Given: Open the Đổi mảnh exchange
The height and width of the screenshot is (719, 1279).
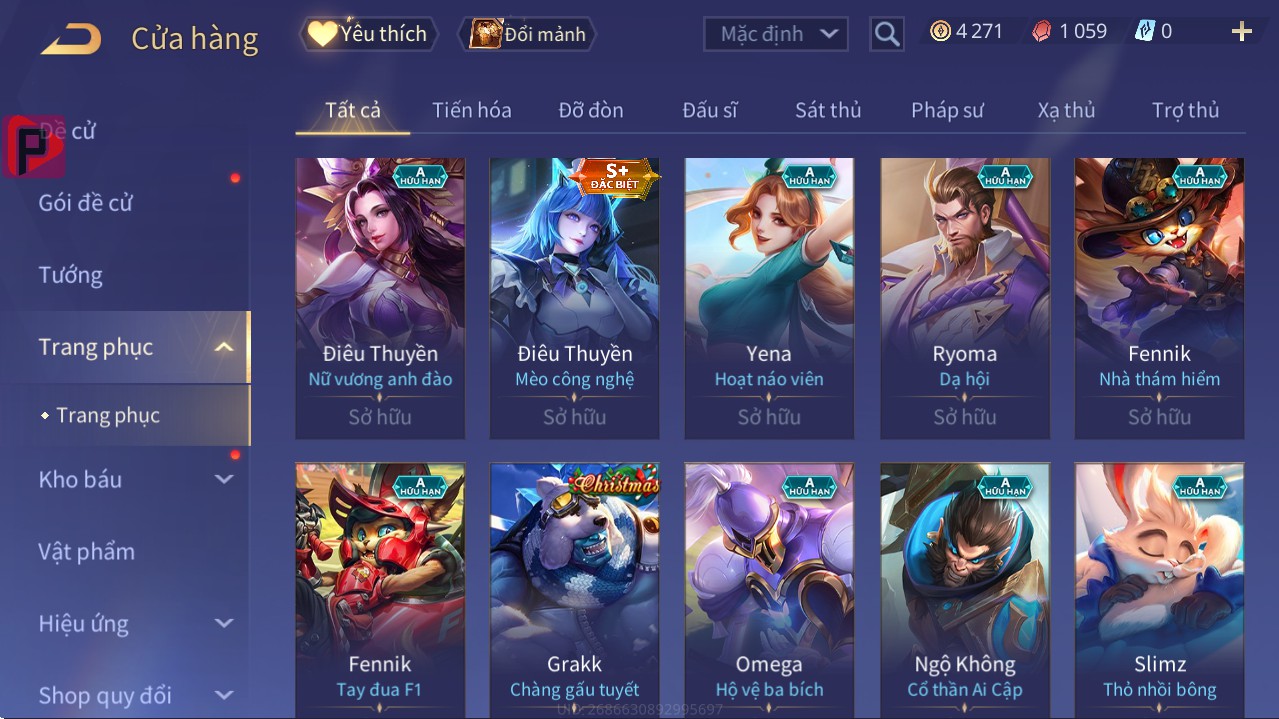Looking at the screenshot, I should [x=528, y=34].
